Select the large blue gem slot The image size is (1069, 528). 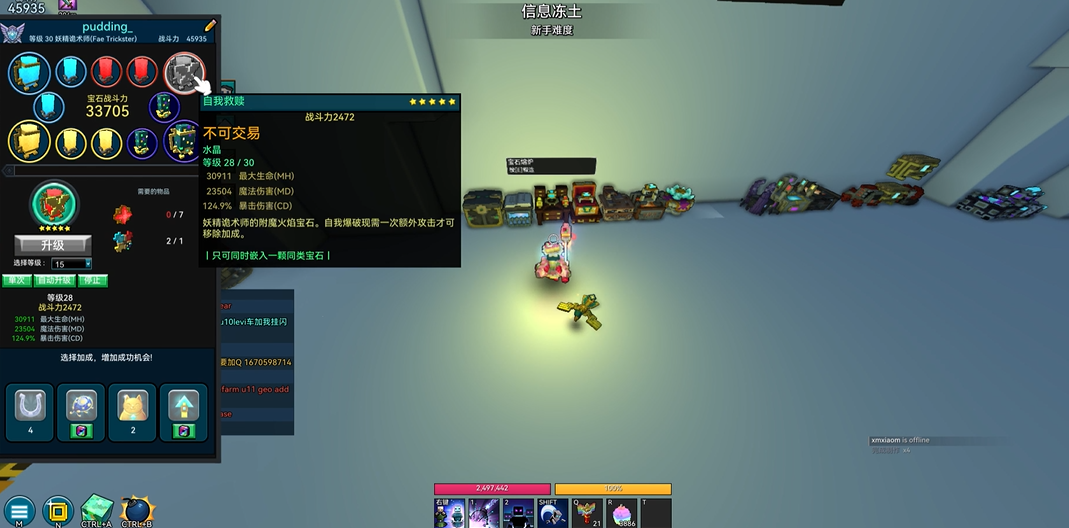[29, 72]
